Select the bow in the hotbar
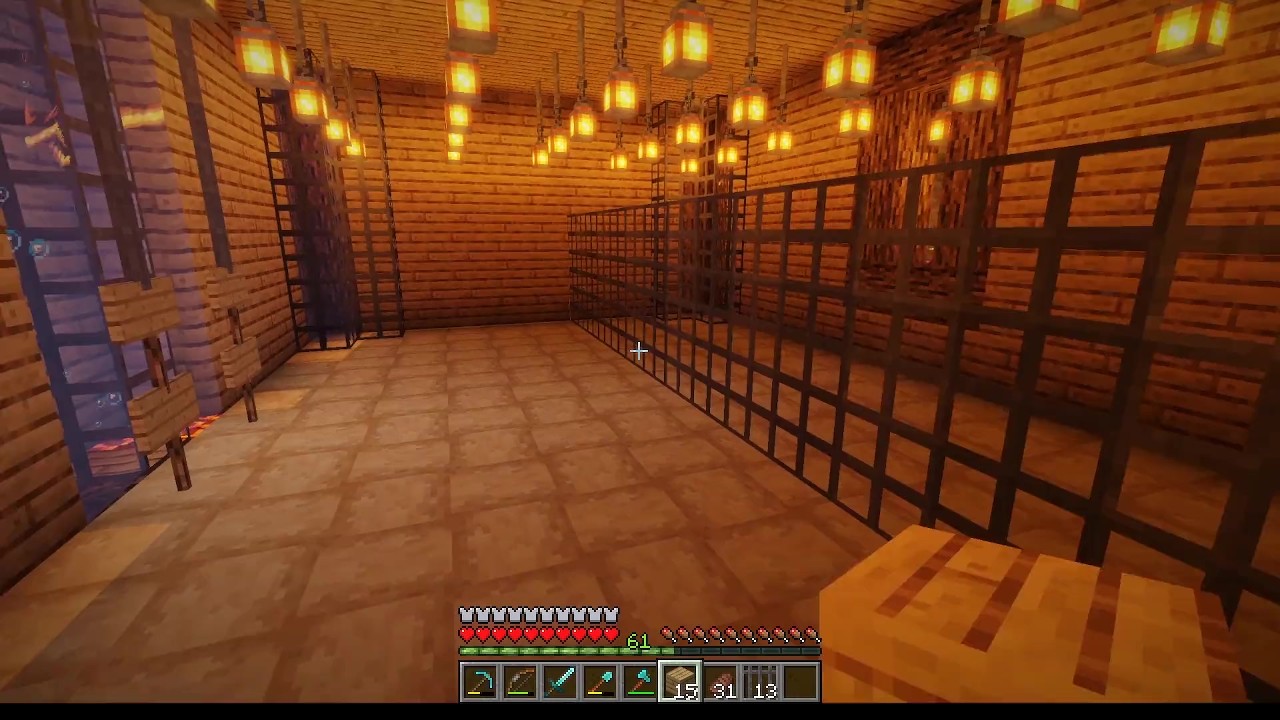The image size is (1280, 720). point(519,682)
